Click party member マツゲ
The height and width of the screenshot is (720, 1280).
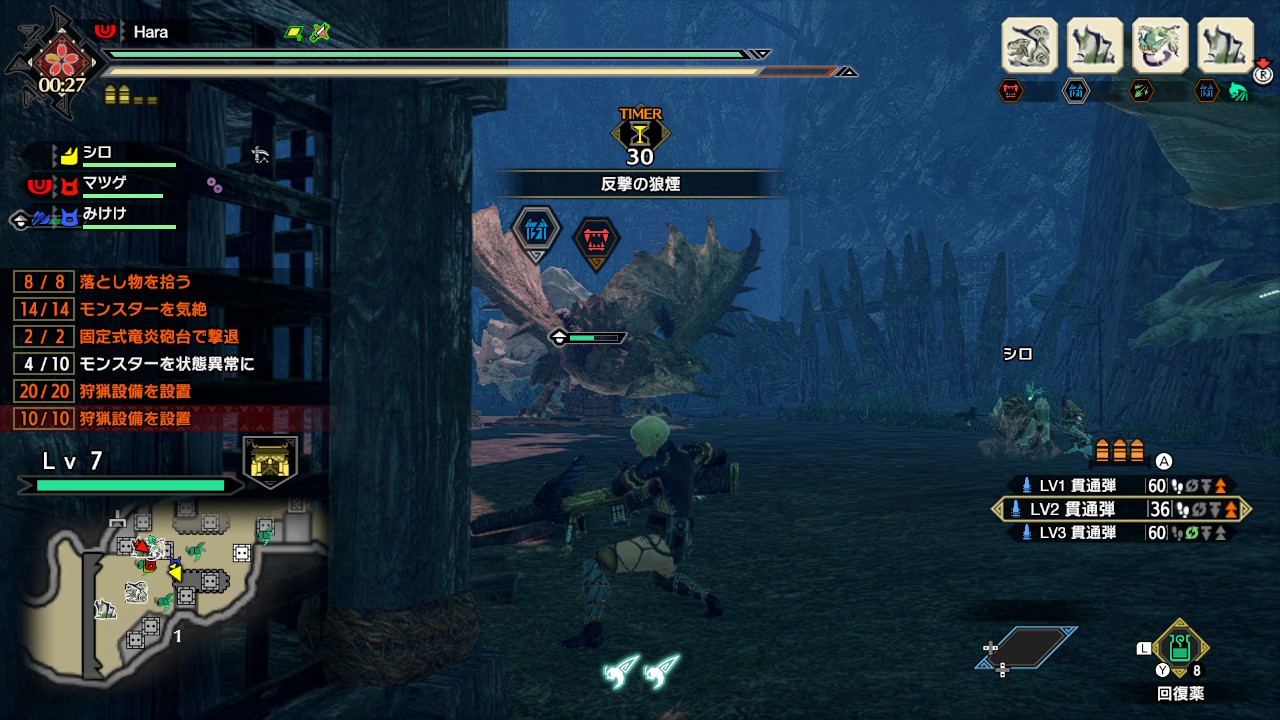(105, 184)
